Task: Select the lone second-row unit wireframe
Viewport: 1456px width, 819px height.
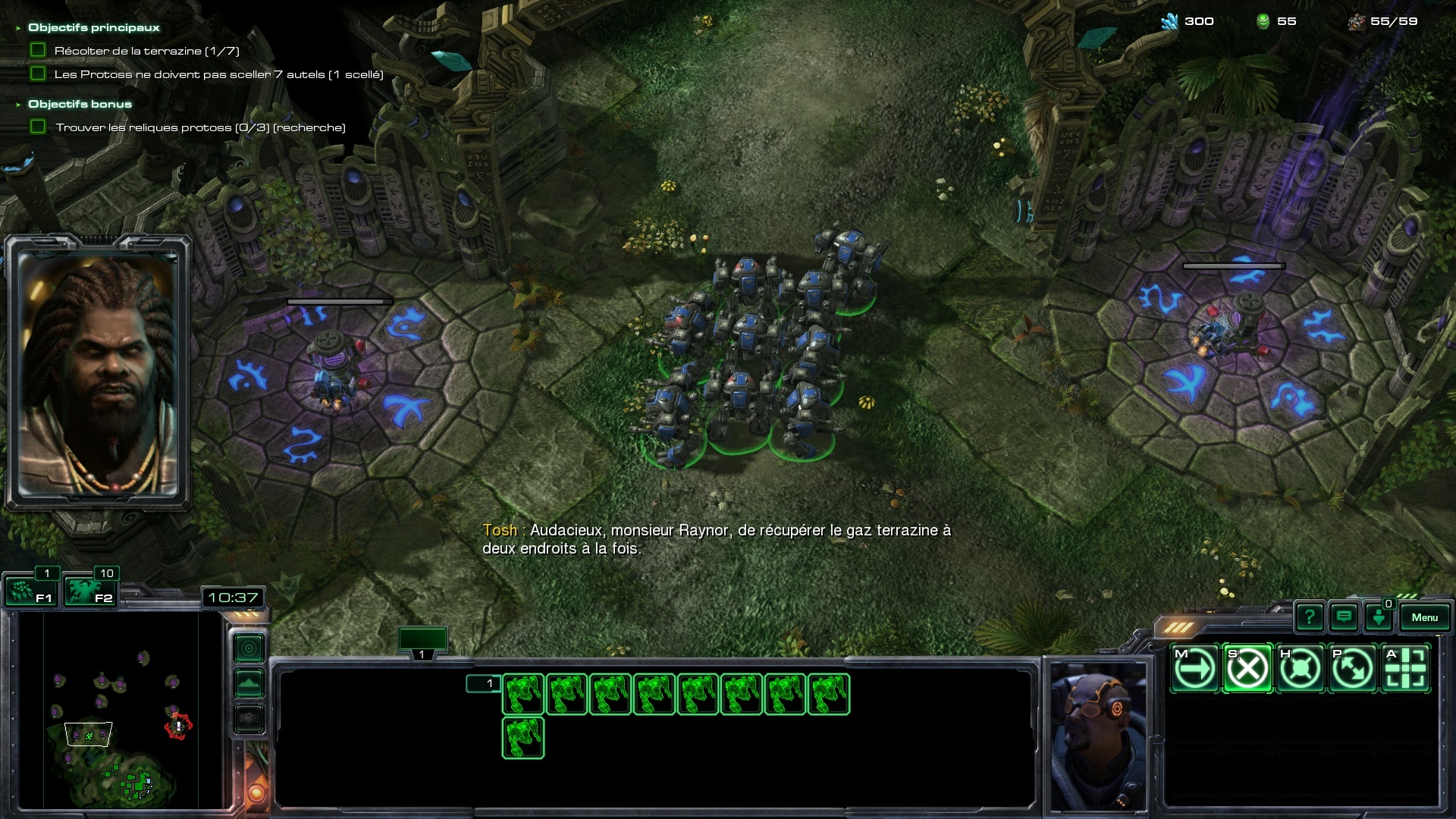Action: [522, 738]
